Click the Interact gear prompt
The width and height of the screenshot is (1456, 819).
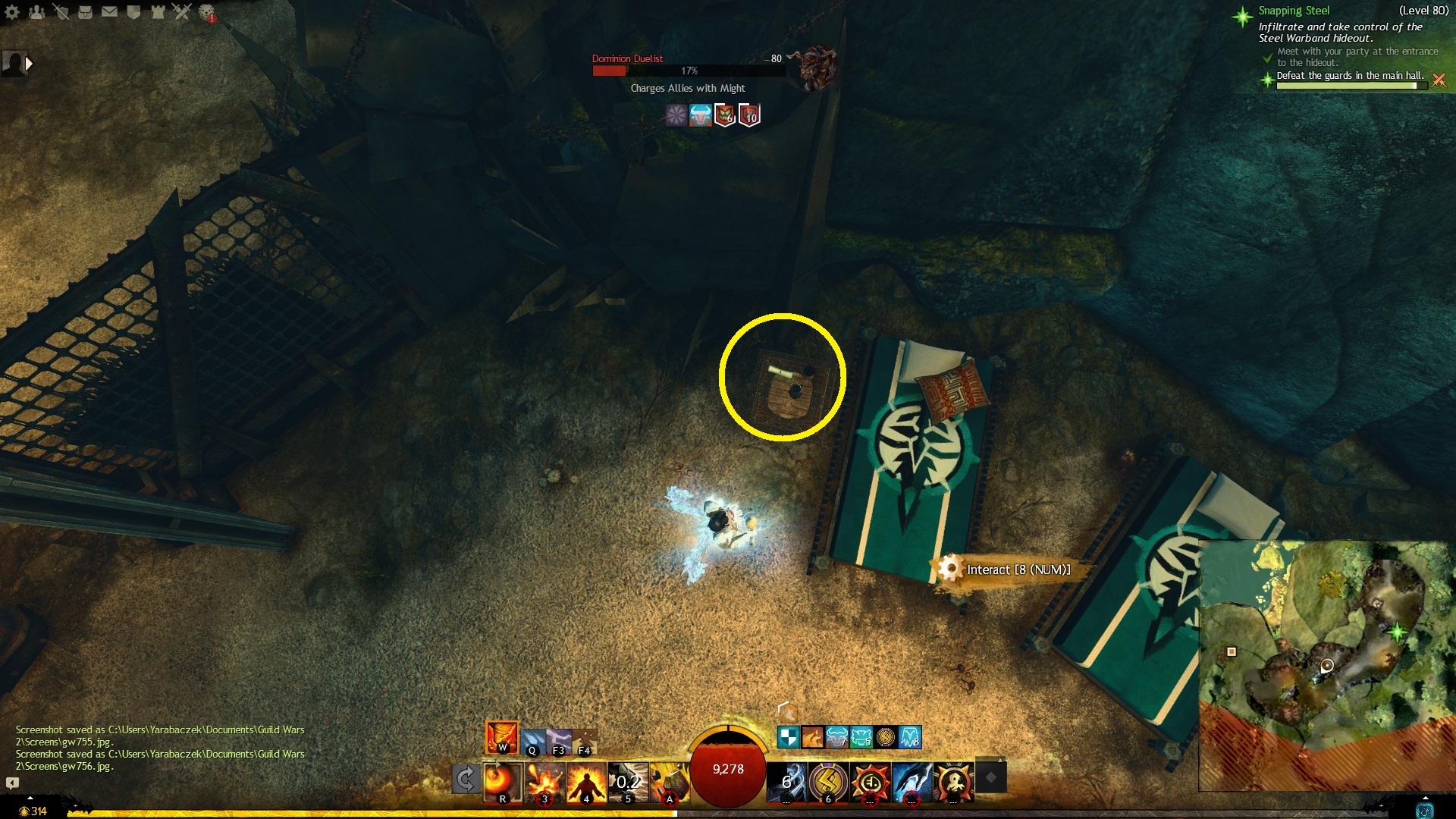[x=949, y=569]
